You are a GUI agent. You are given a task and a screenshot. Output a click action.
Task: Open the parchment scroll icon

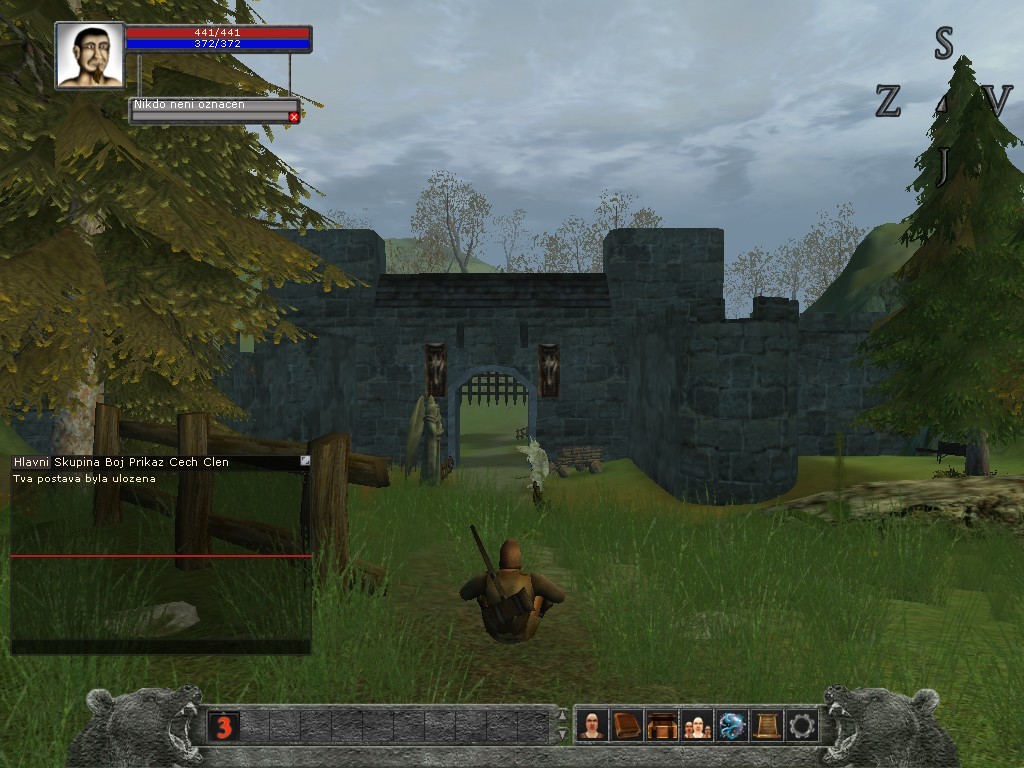tap(767, 725)
